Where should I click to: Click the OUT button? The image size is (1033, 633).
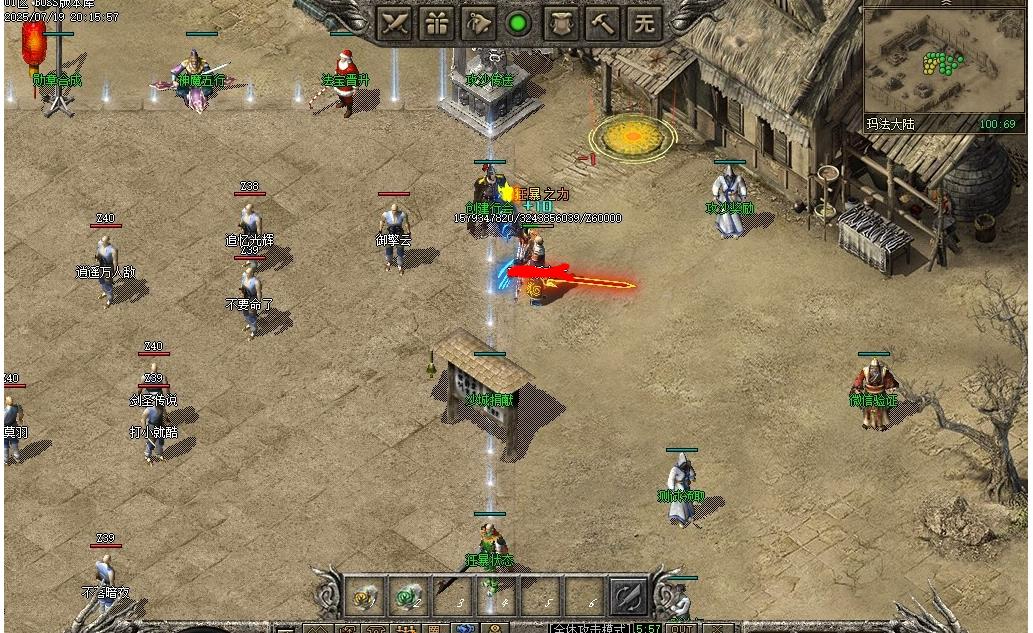click(681, 628)
